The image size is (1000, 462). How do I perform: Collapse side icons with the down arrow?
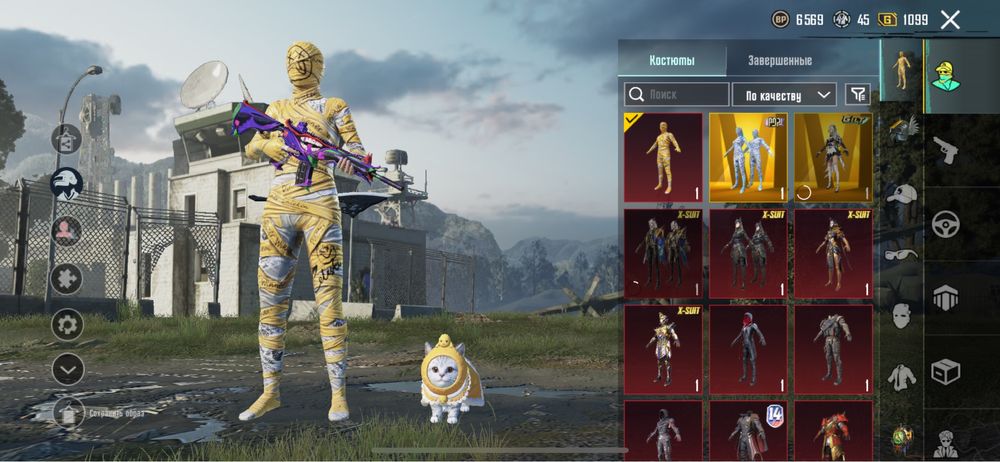click(x=67, y=370)
